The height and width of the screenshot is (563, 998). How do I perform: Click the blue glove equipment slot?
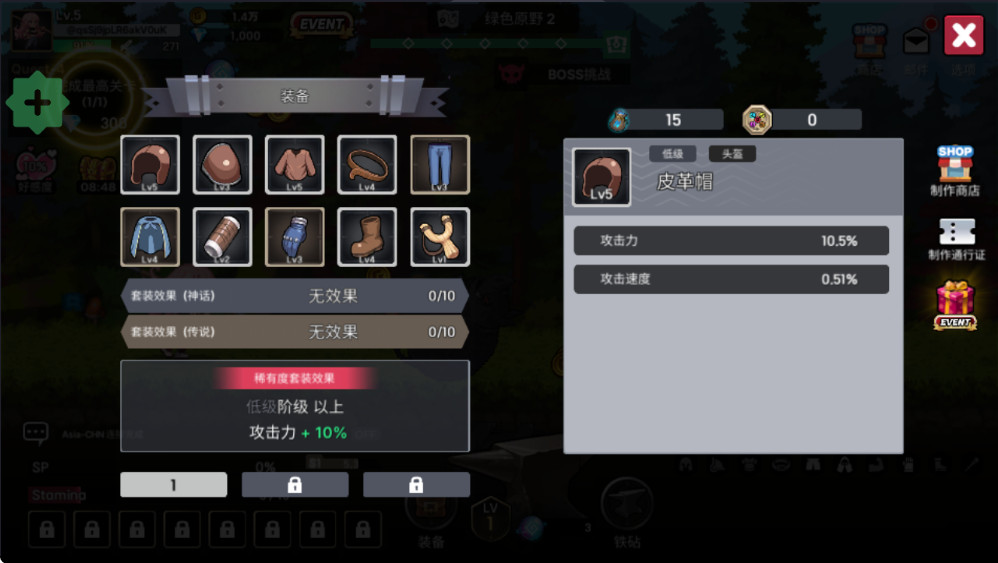point(294,237)
